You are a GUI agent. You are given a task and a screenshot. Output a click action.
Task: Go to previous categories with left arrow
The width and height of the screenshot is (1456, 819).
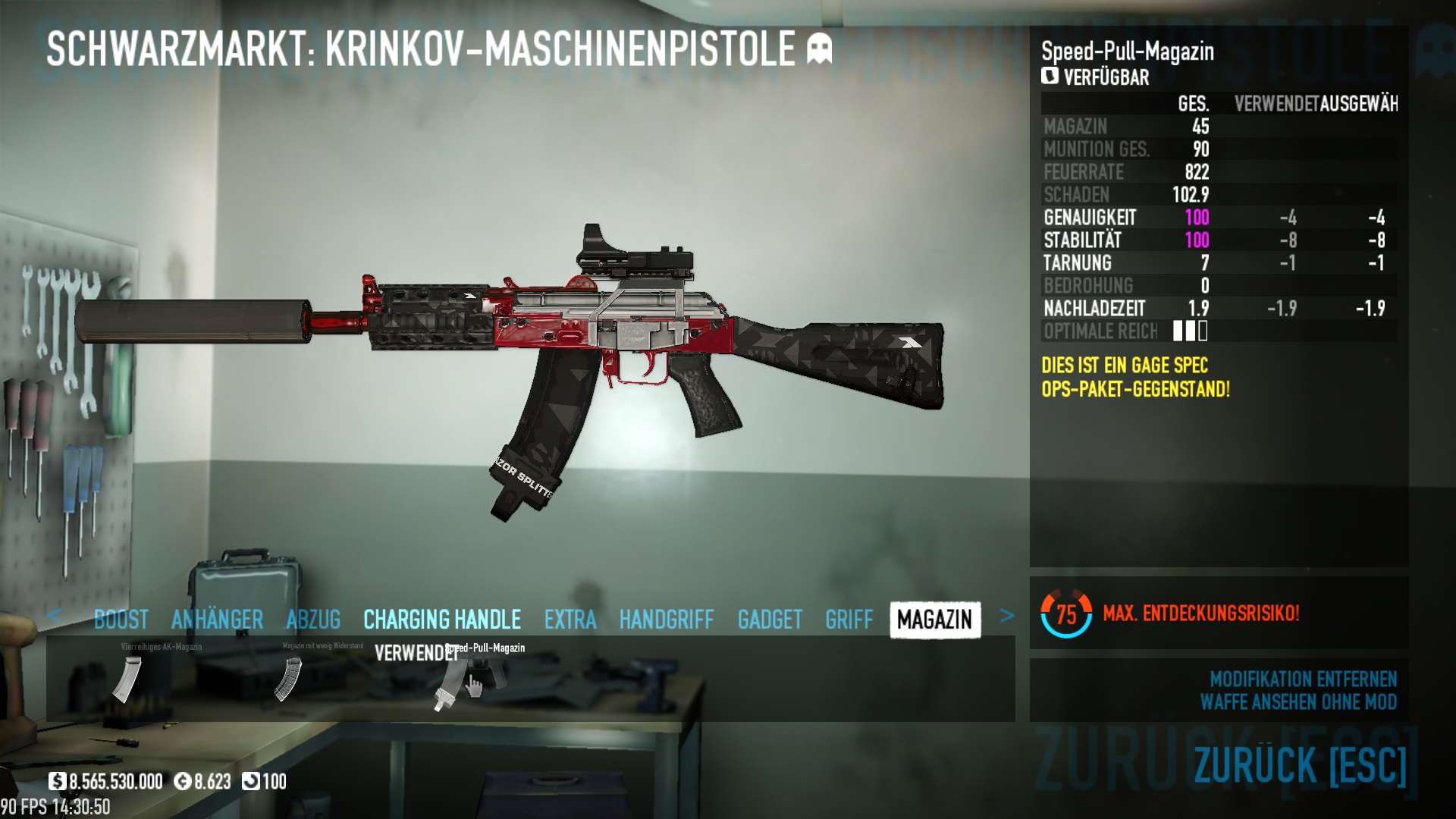tap(54, 616)
